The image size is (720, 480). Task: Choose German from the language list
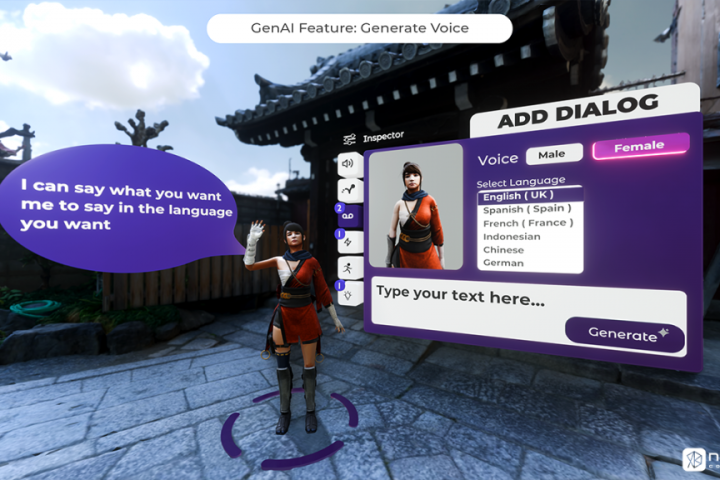click(x=503, y=262)
